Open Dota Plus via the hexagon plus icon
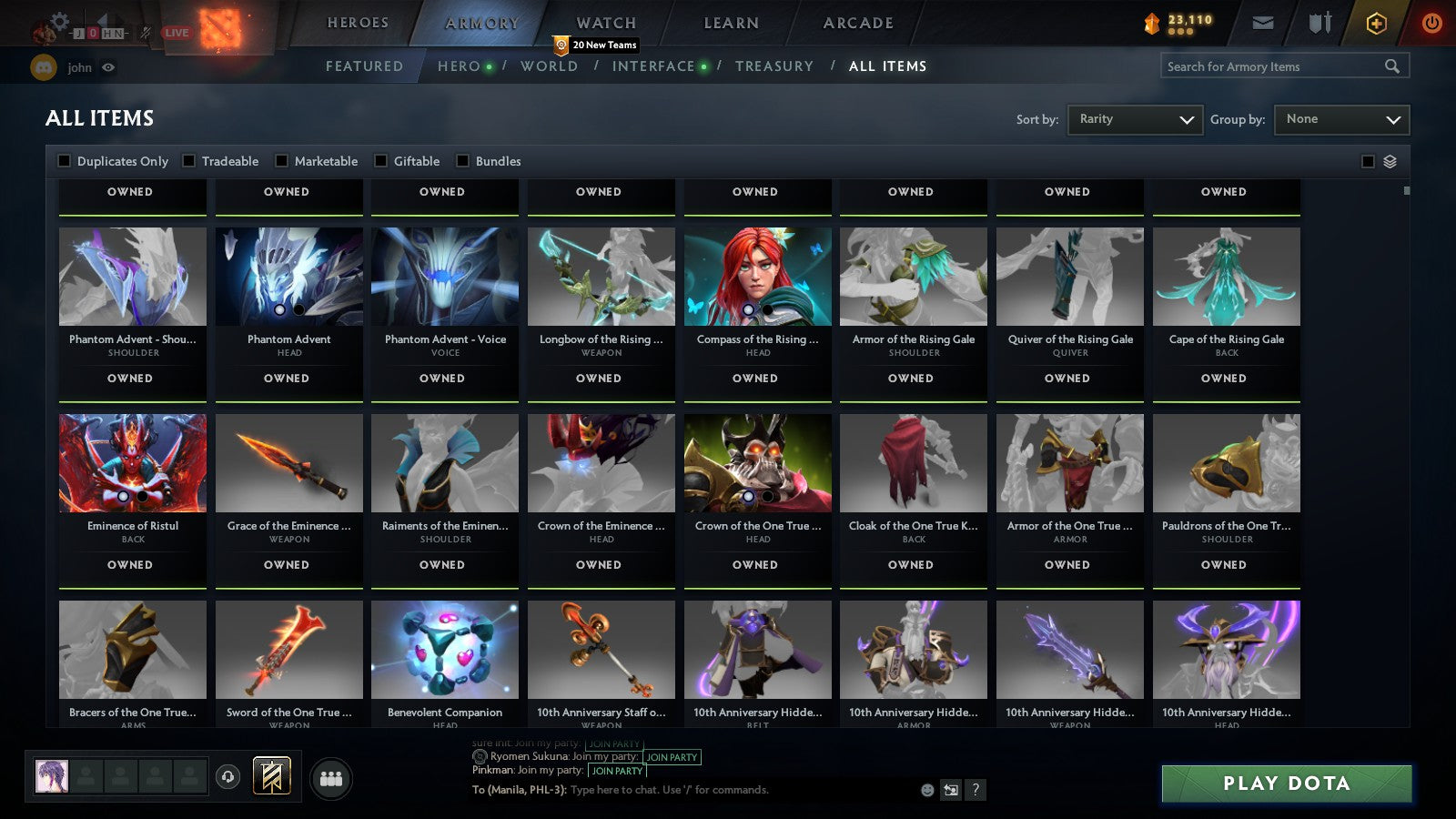The image size is (1456, 819). pos(1375,24)
